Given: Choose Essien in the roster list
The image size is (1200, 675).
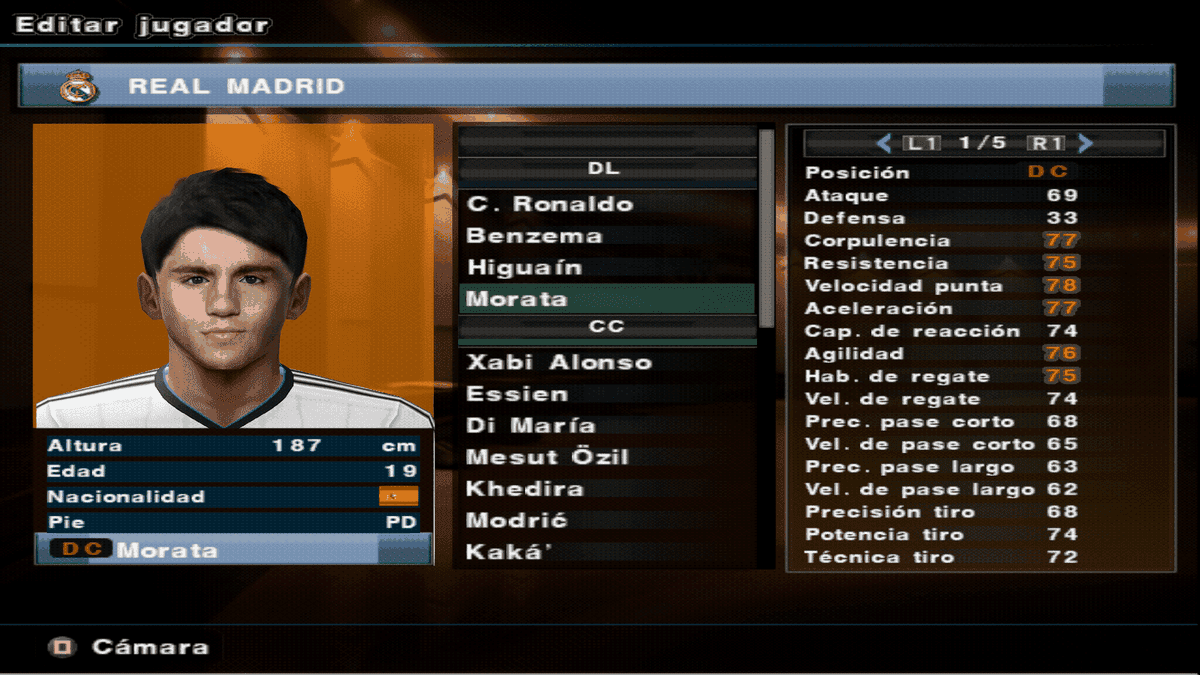Looking at the screenshot, I should pyautogui.click(x=517, y=394).
